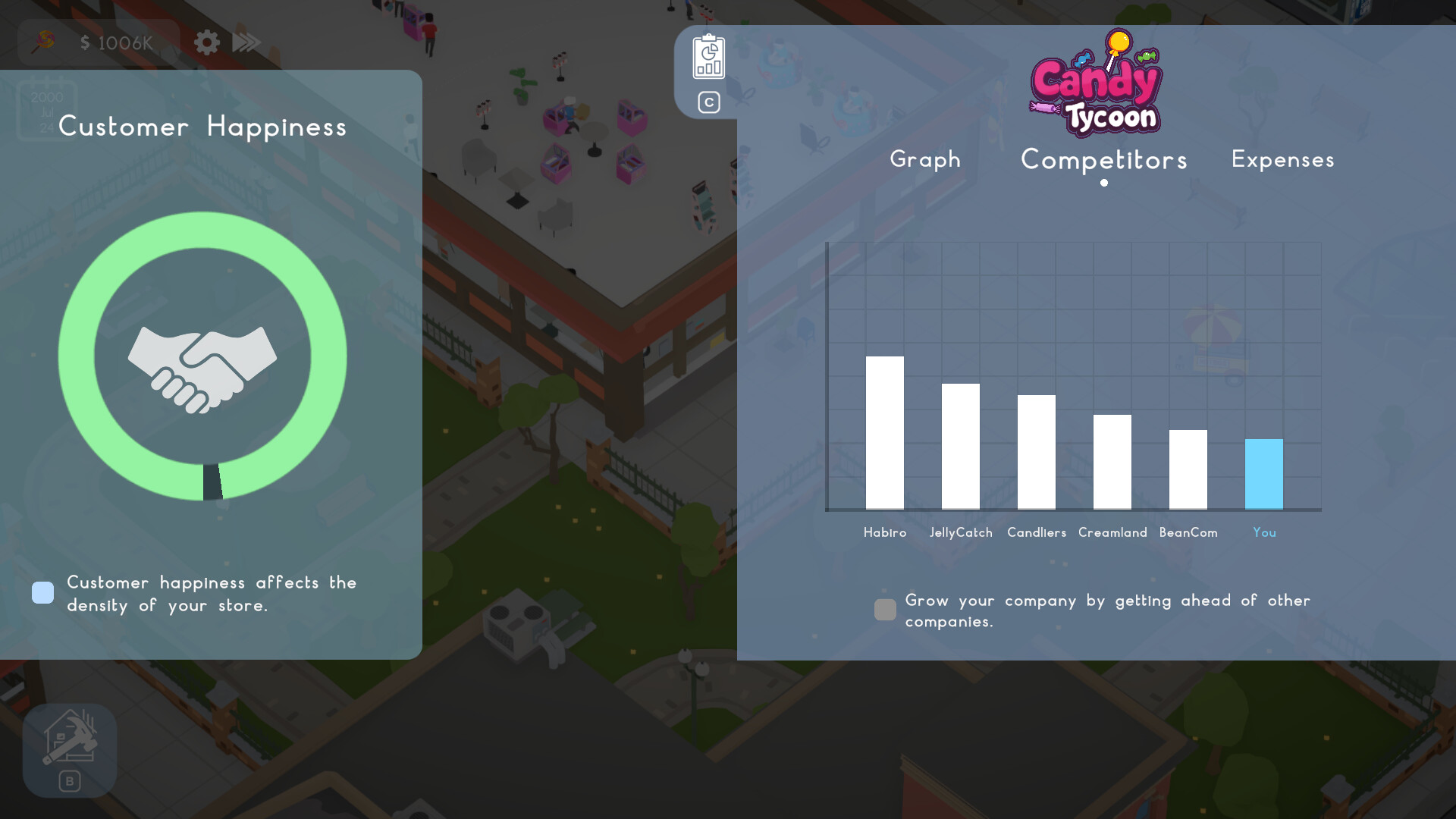1456x819 pixels.
Task: Click the square bullet next to happiness tip
Action: (x=42, y=592)
